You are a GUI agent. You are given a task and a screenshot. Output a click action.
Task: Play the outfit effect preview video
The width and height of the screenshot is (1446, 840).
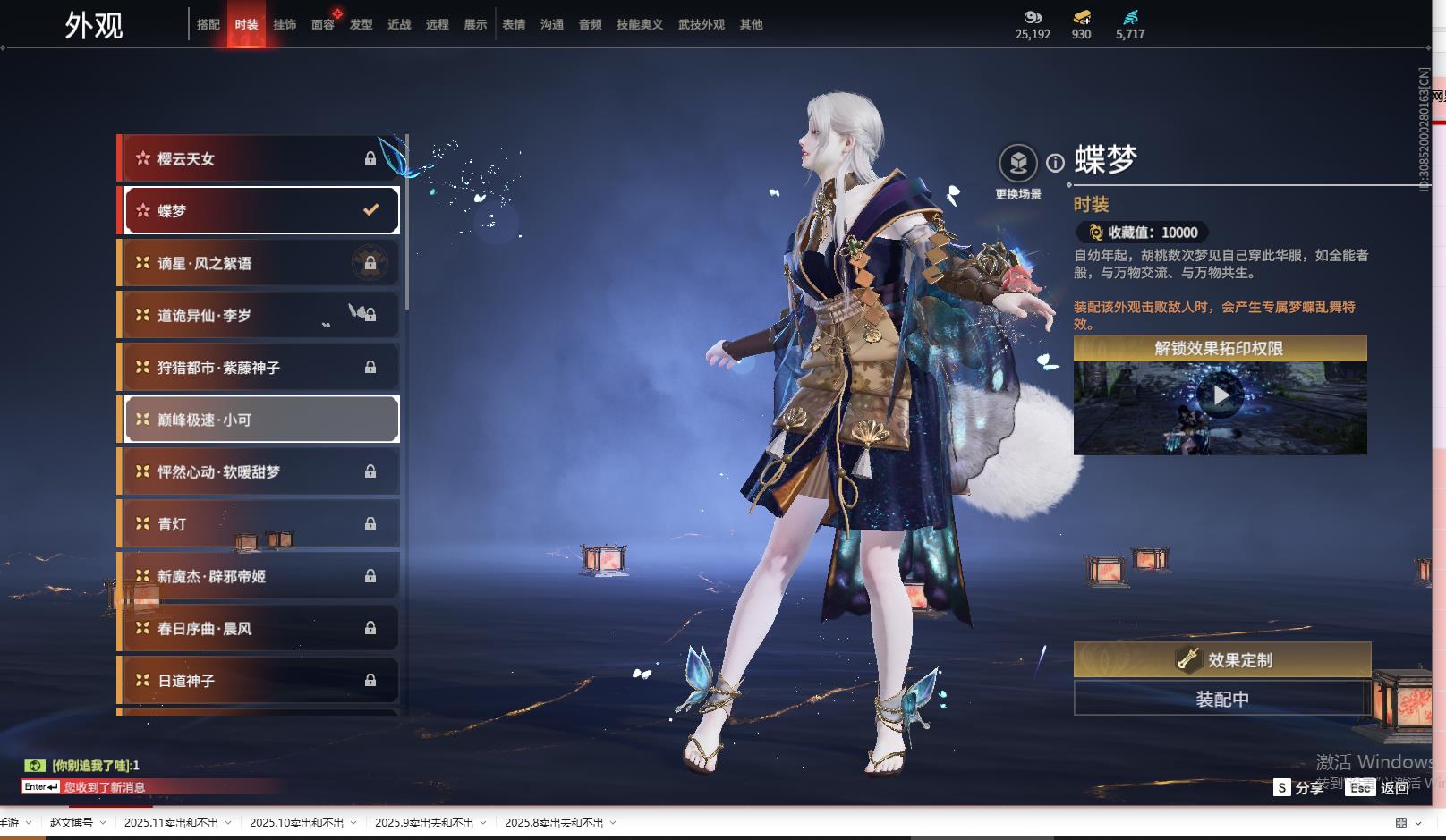point(1221,395)
